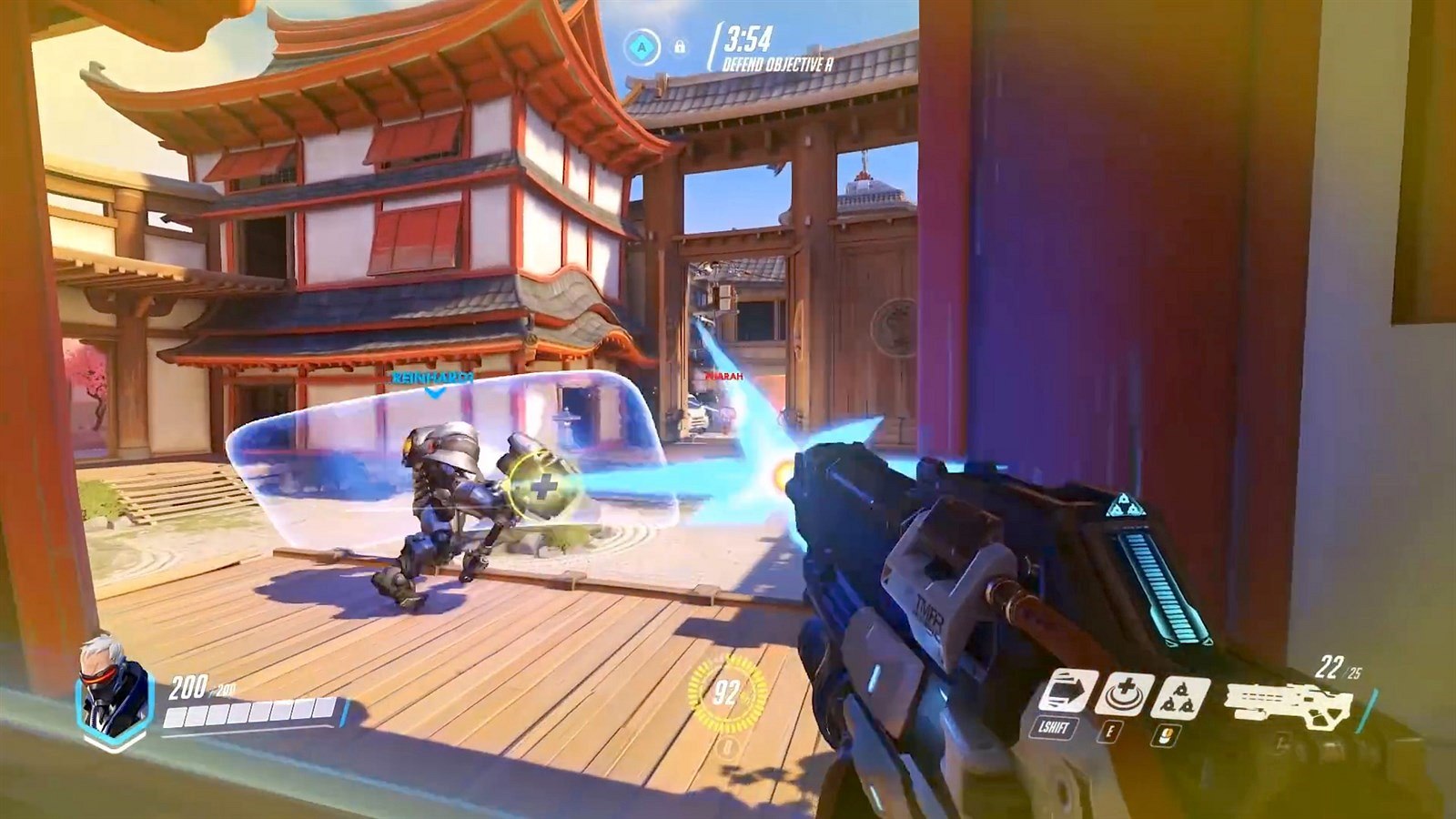Click the Objective A marker
Viewport: 1456px width, 819px height.
(643, 45)
